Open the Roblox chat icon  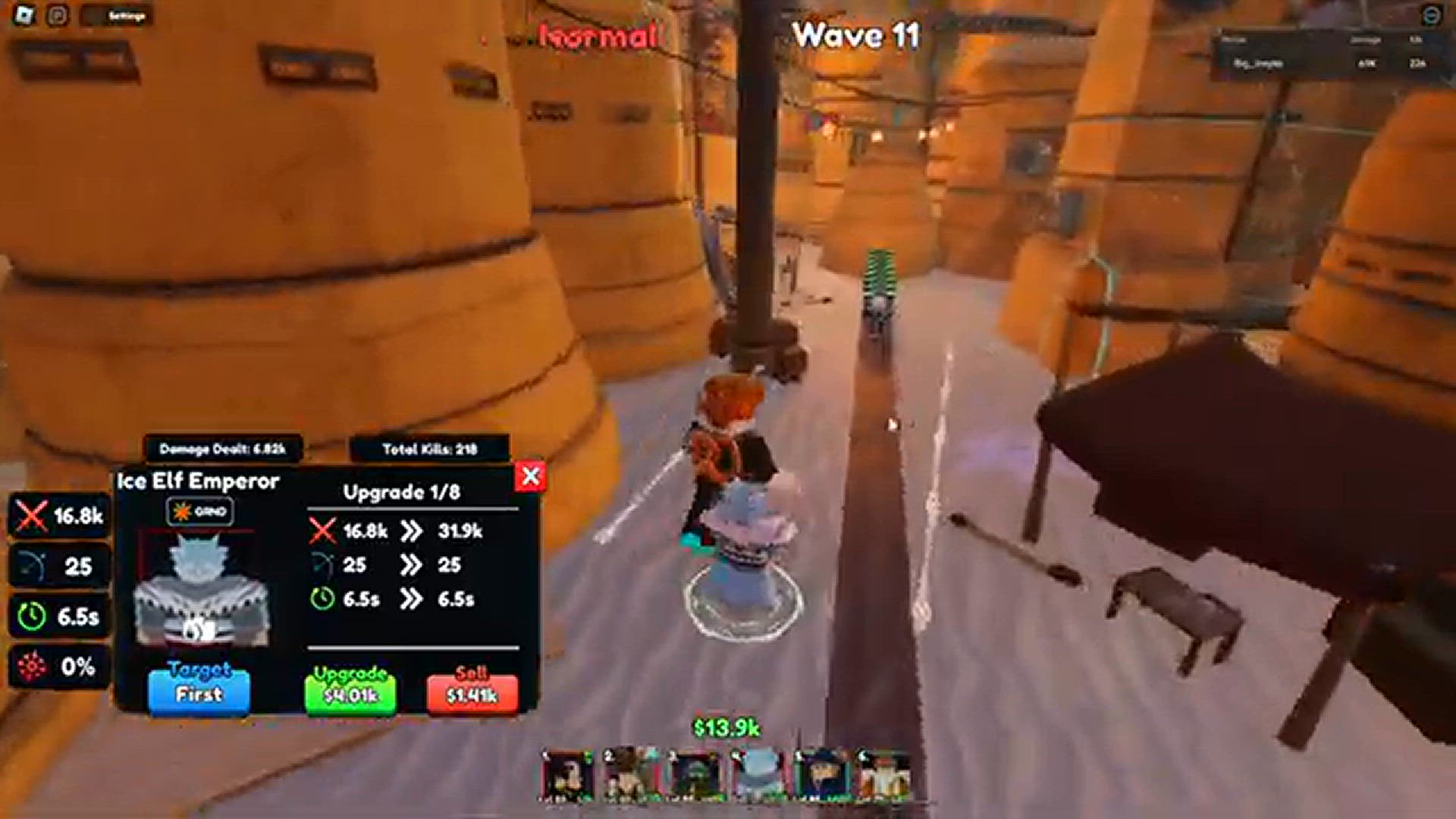pos(58,15)
